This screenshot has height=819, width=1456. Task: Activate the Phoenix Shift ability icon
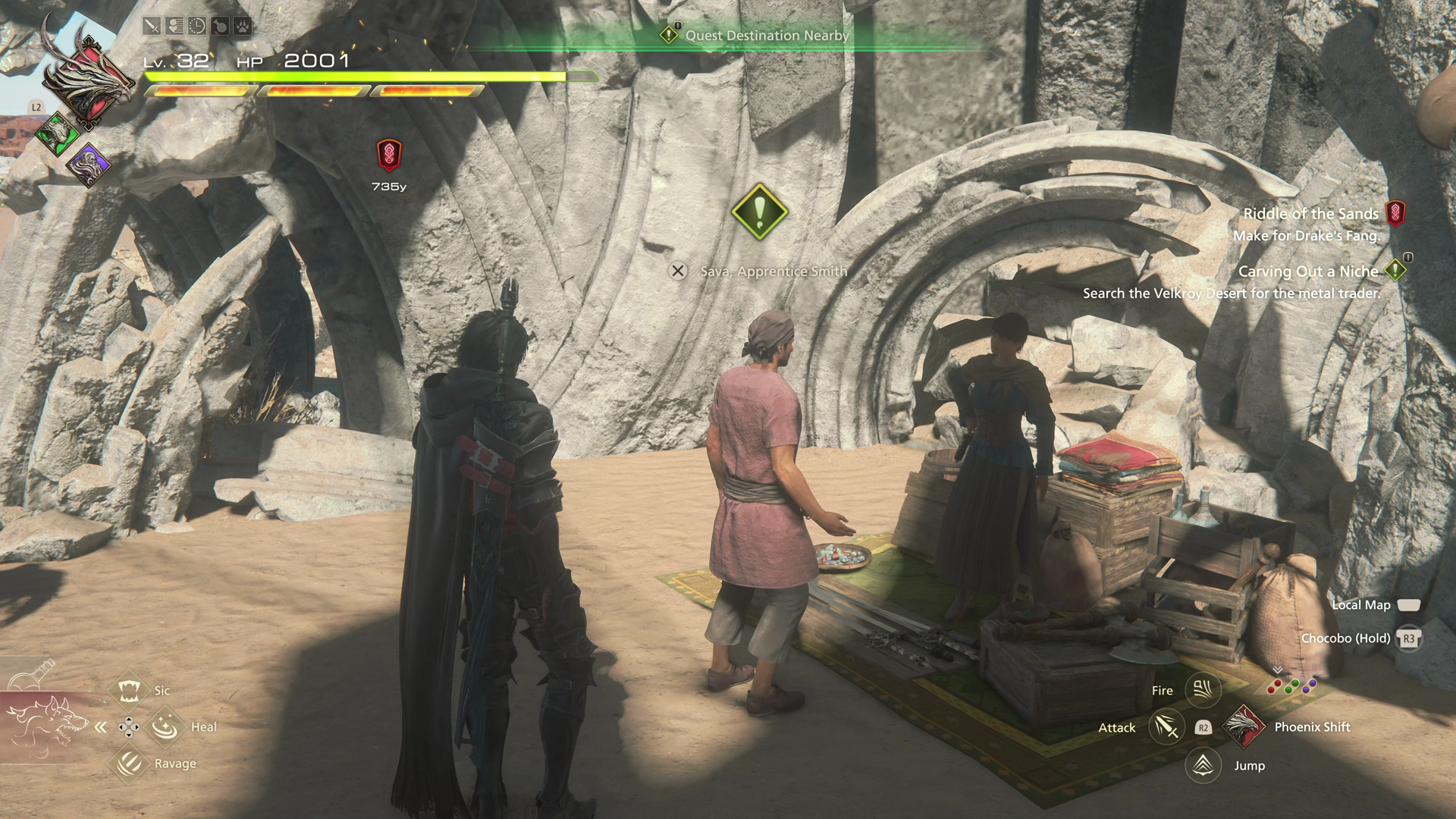pos(1244,726)
